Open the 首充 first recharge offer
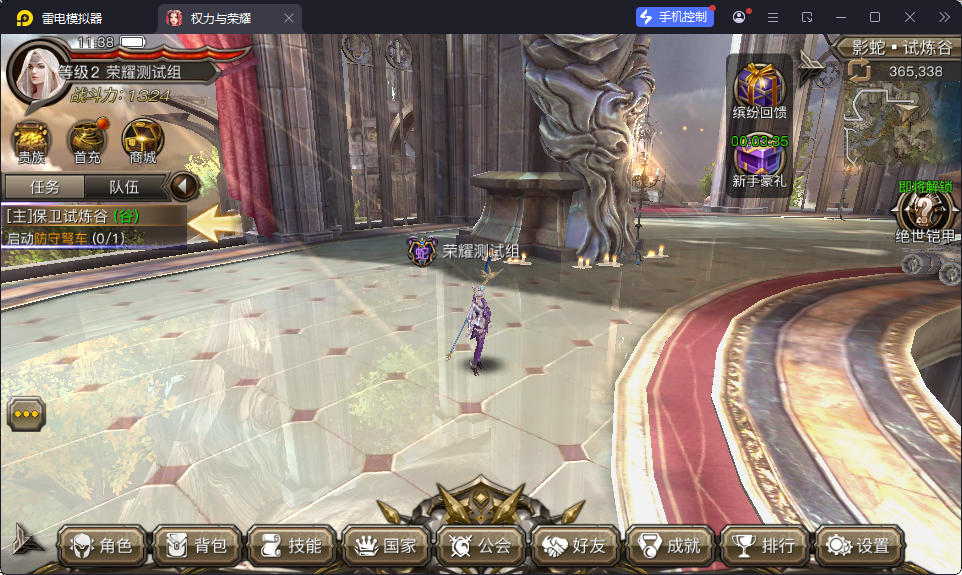 tap(87, 142)
